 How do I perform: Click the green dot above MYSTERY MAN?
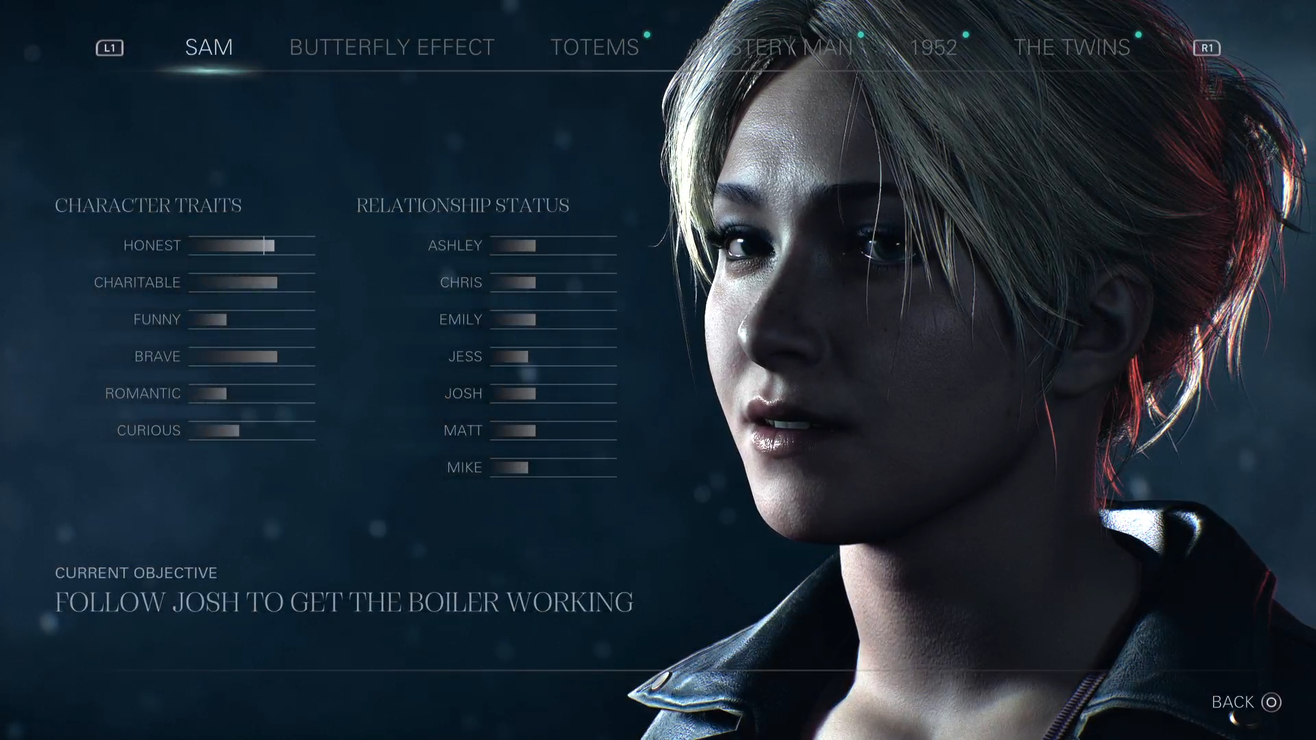861,33
